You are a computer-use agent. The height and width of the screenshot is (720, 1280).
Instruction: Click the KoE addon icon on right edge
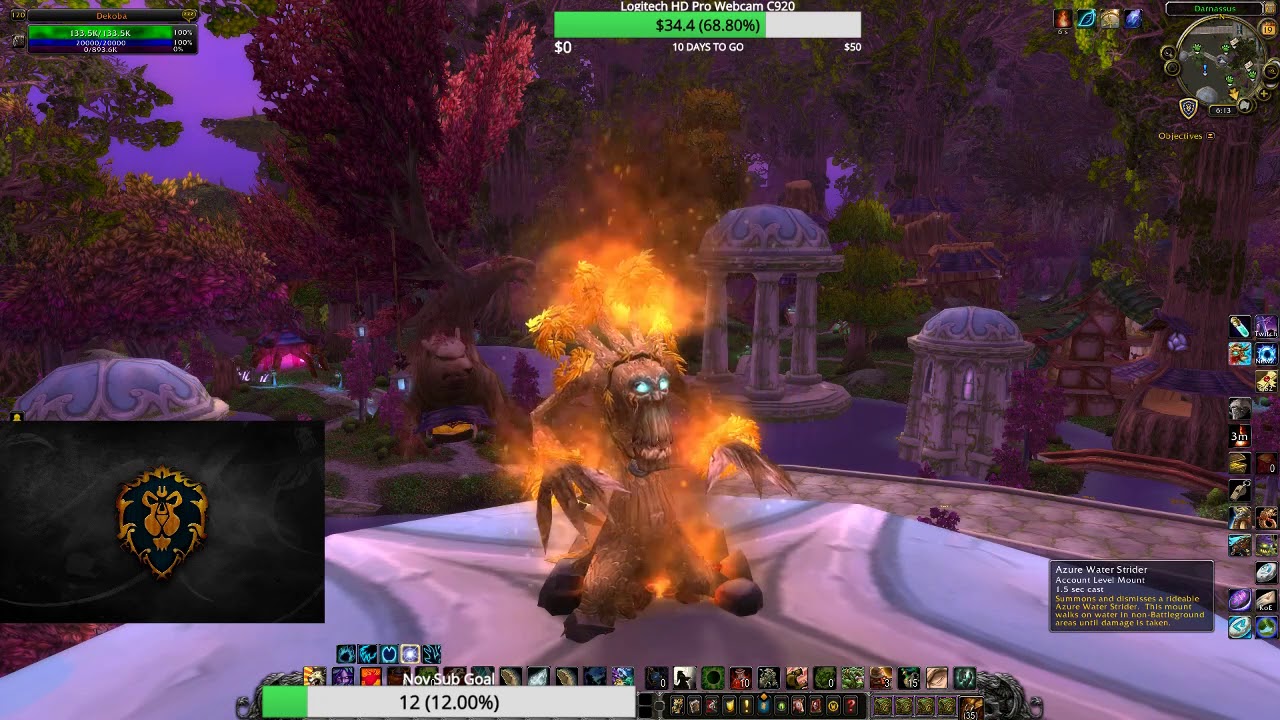(1266, 598)
